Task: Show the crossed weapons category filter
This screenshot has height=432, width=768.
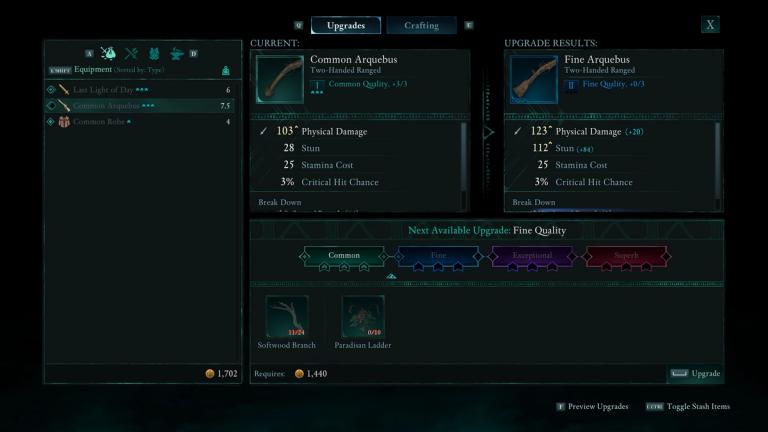Action: pos(131,53)
